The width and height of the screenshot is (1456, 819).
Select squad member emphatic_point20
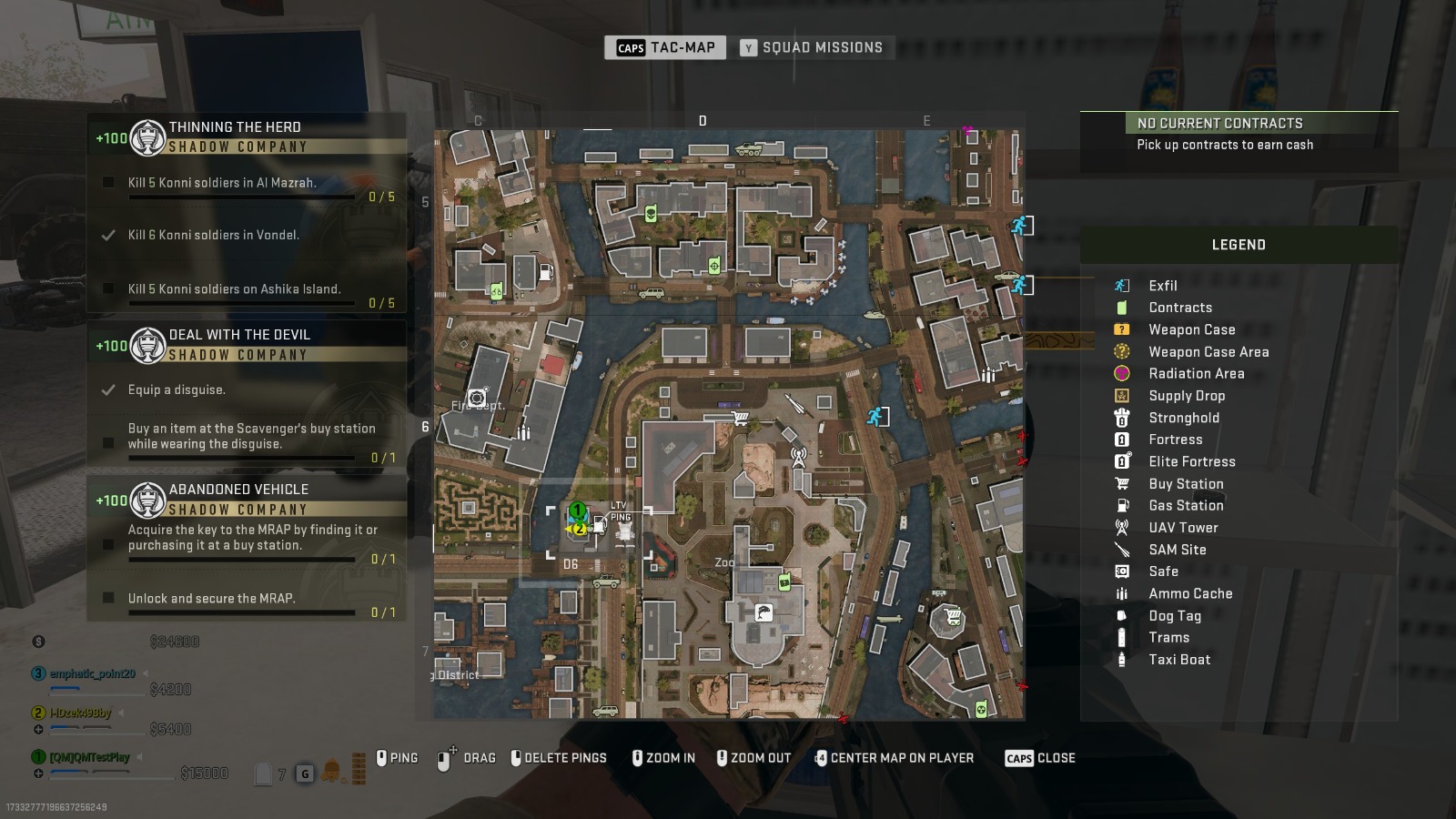tap(92, 674)
